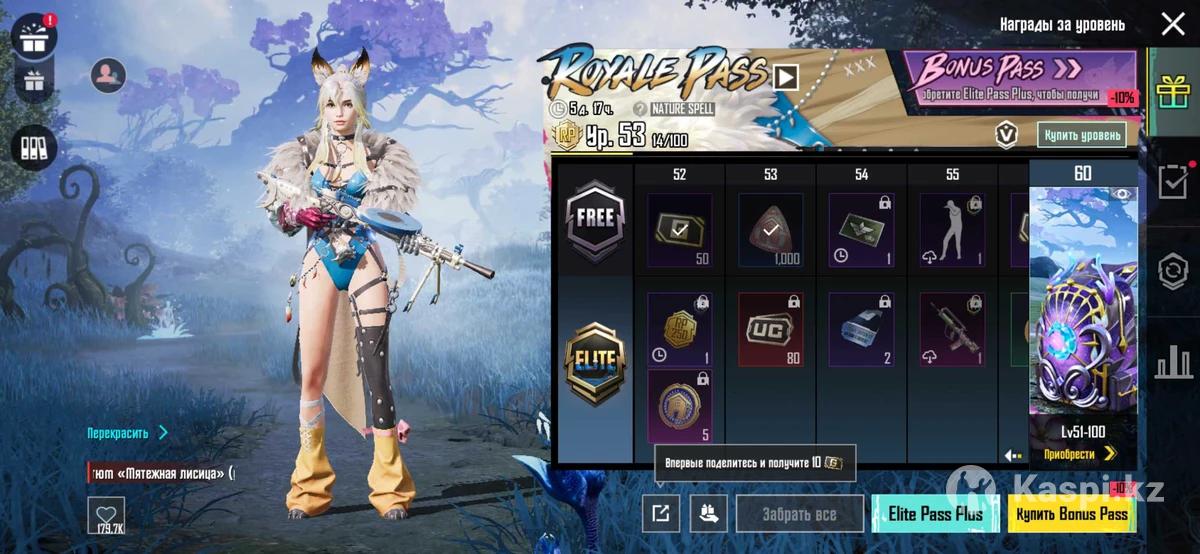The image size is (1200, 554).
Task: Claim all rewards with Забрать все
Action: pyautogui.click(x=800, y=514)
